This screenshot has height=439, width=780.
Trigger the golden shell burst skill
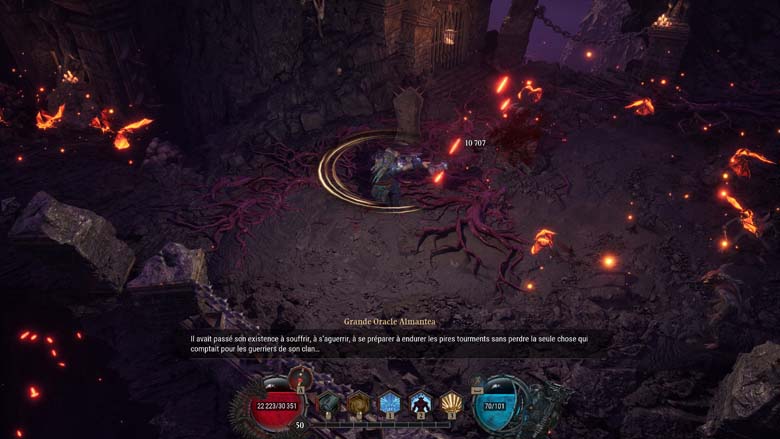[x=452, y=403]
